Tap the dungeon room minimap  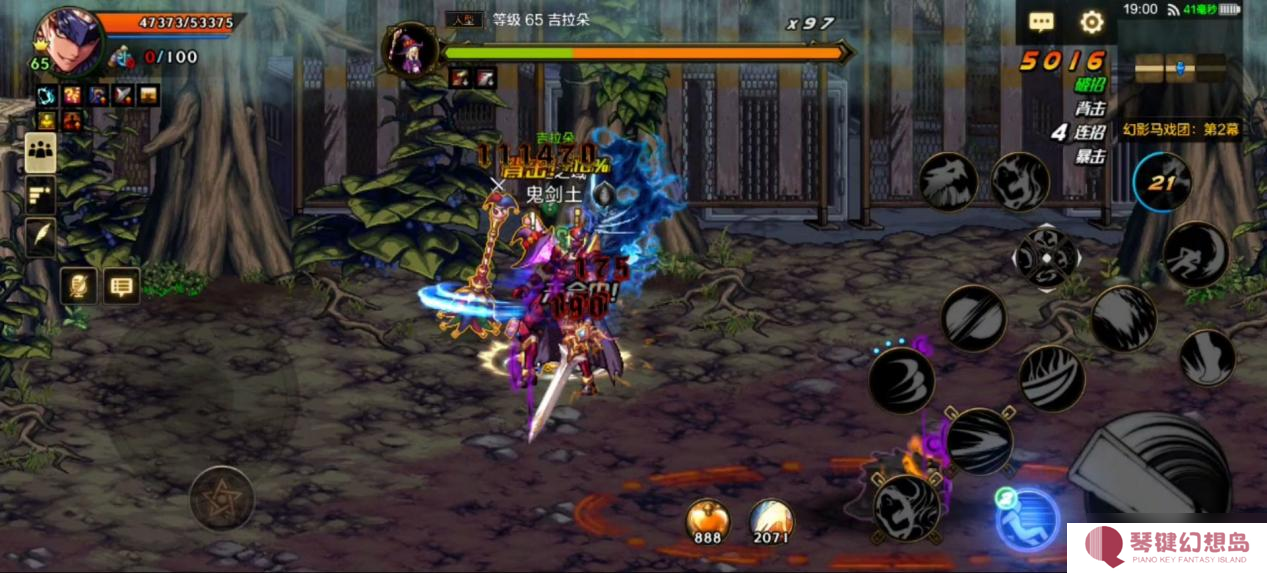1180,68
